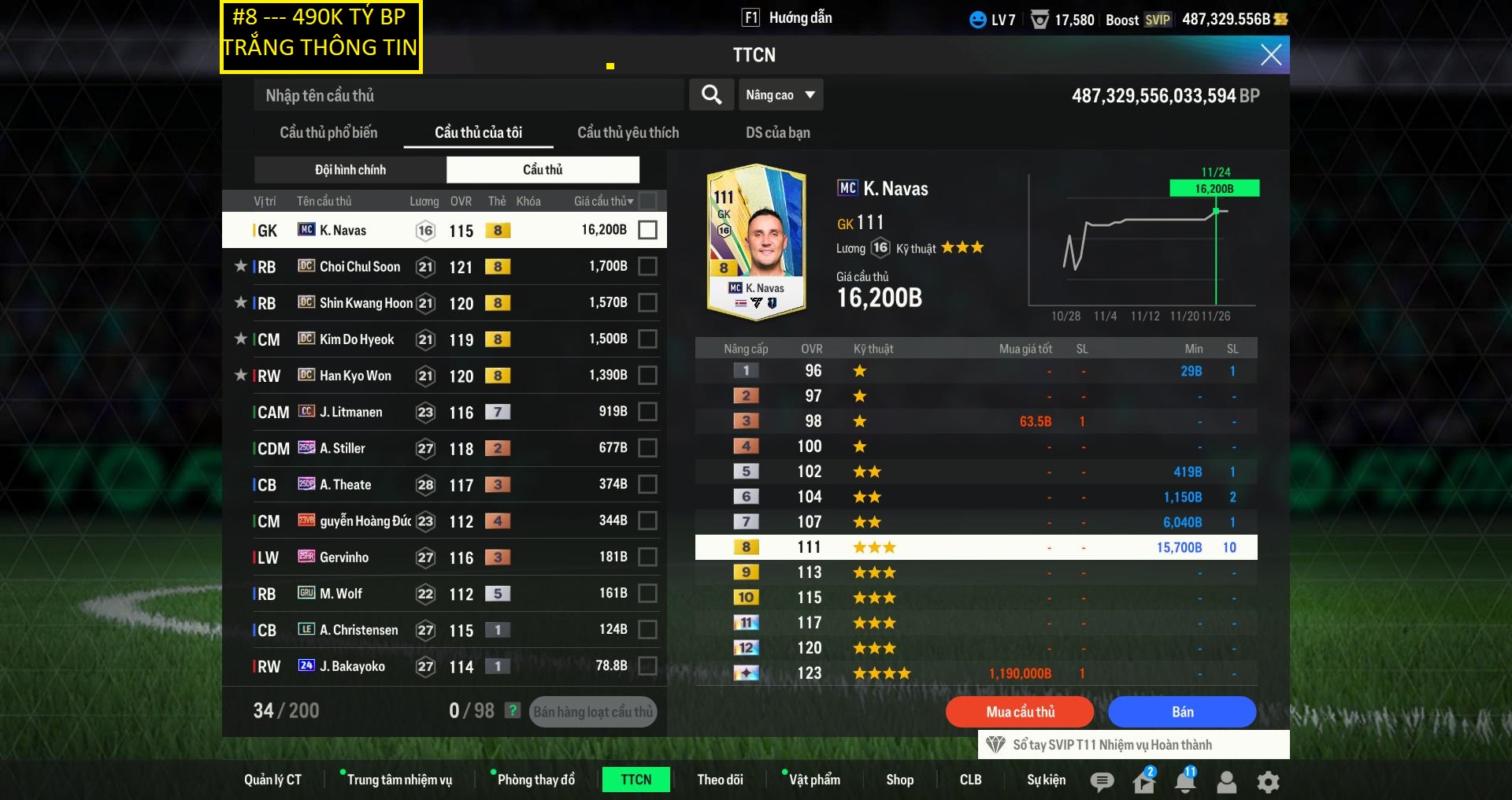The image size is (1512, 800).
Task: Click the player name search field
Action: (x=469, y=95)
